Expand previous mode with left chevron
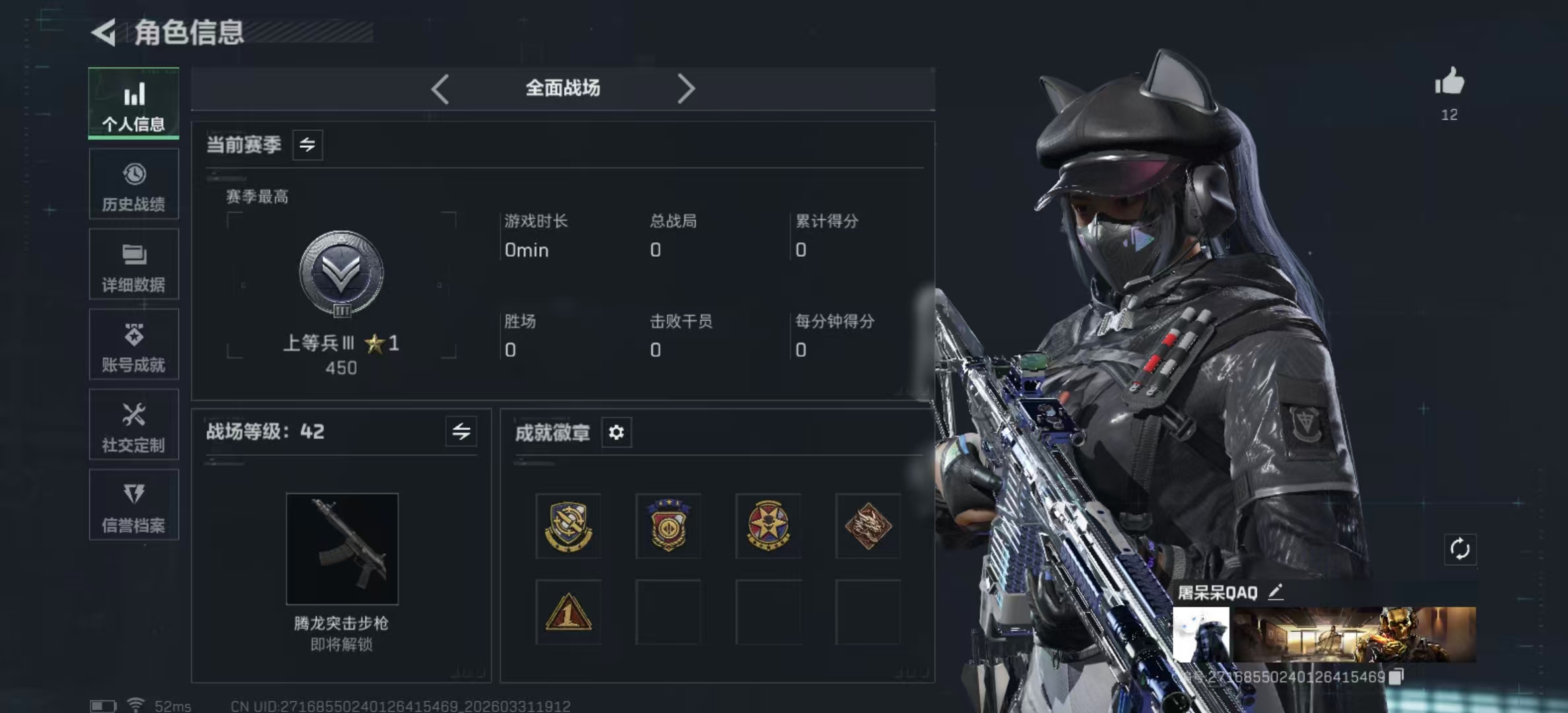The width and height of the screenshot is (1568, 713). [441, 88]
